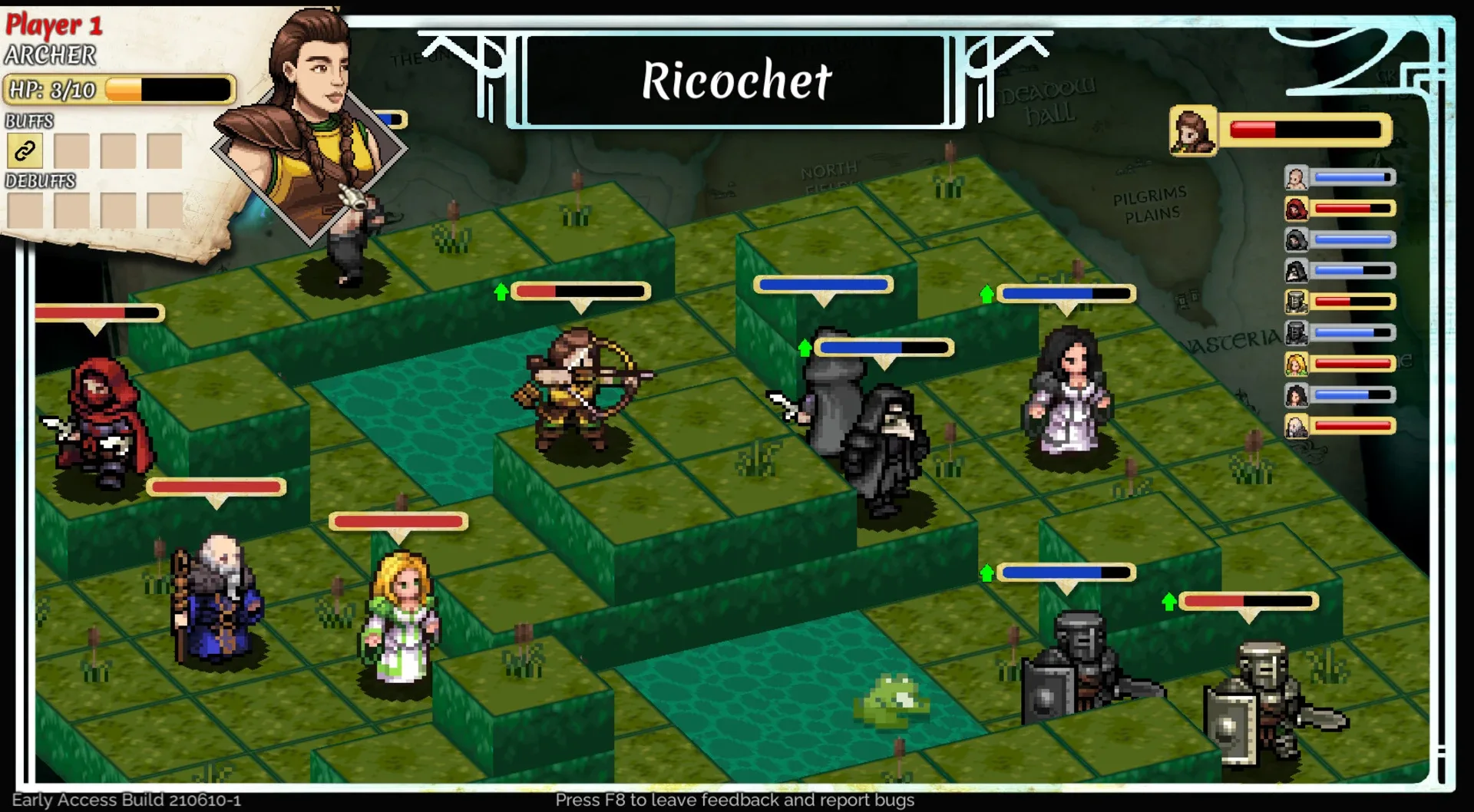Click the hooded figure portrait in the sidebar list
Viewport: 1474px width, 812px height.
[x=1296, y=239]
